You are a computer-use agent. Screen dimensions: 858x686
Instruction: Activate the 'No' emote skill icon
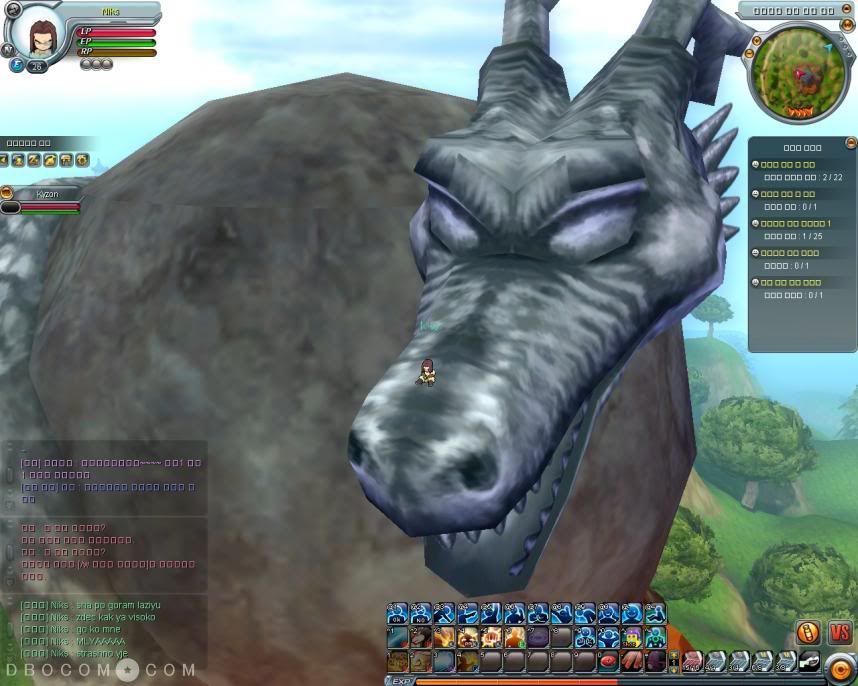coord(421,613)
